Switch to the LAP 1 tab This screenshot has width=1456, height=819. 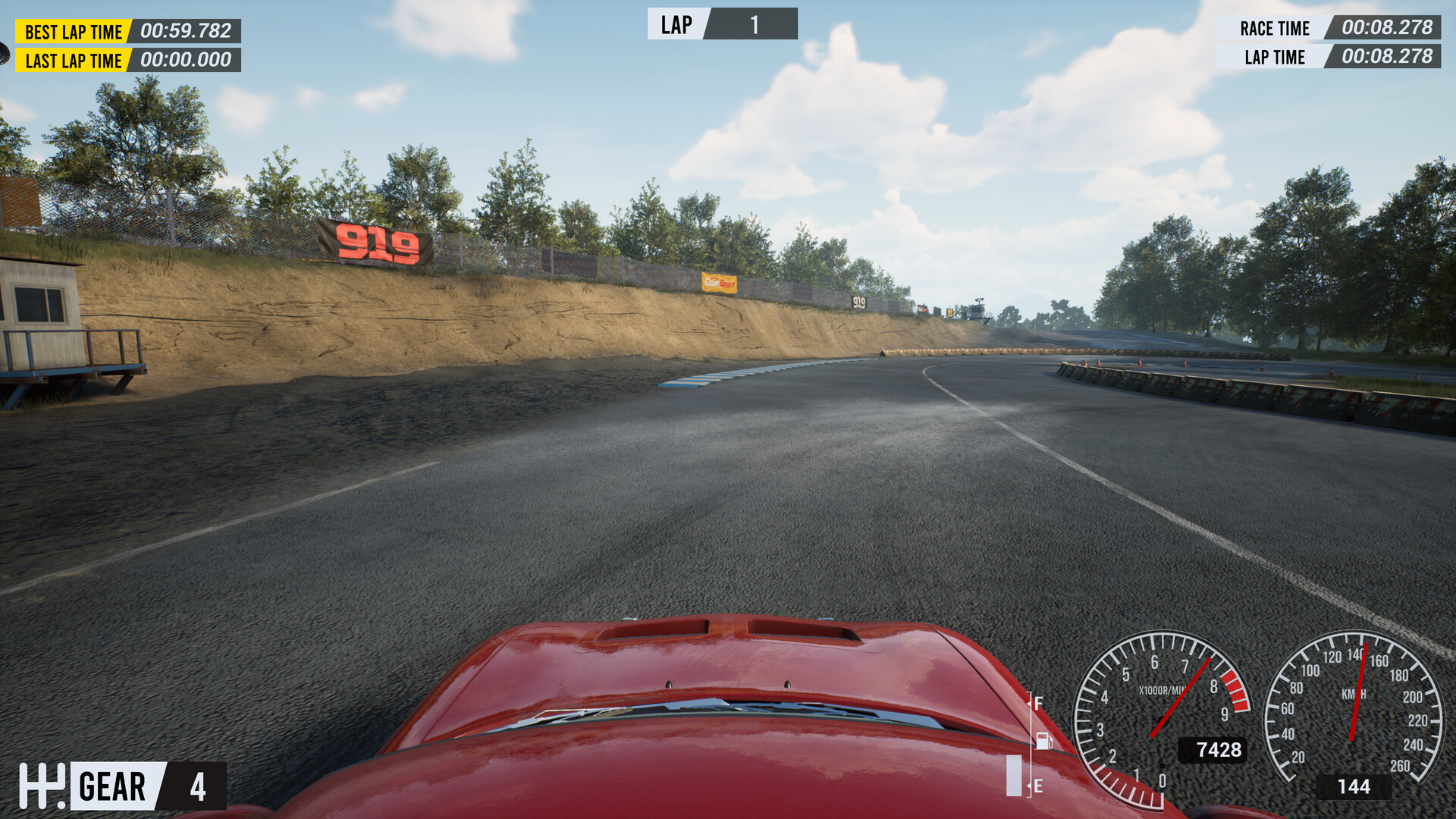(x=755, y=25)
